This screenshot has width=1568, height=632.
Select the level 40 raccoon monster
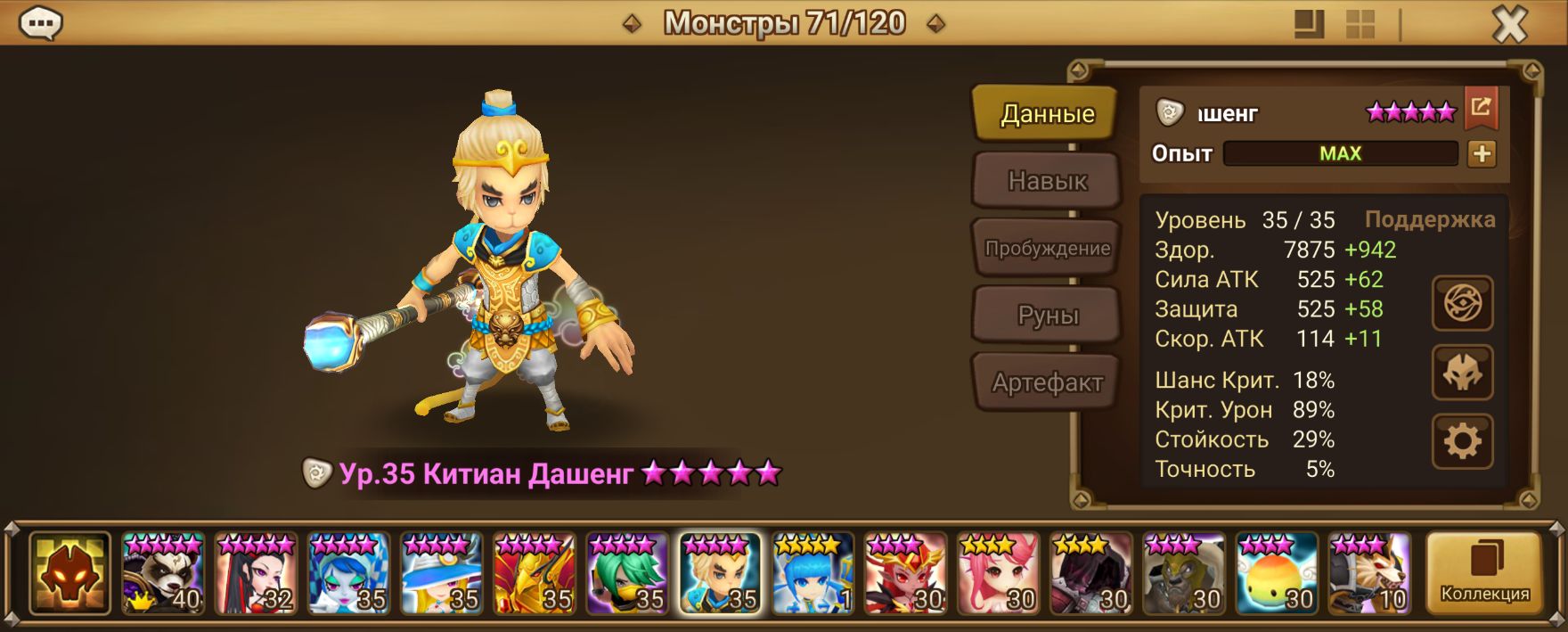(x=163, y=573)
